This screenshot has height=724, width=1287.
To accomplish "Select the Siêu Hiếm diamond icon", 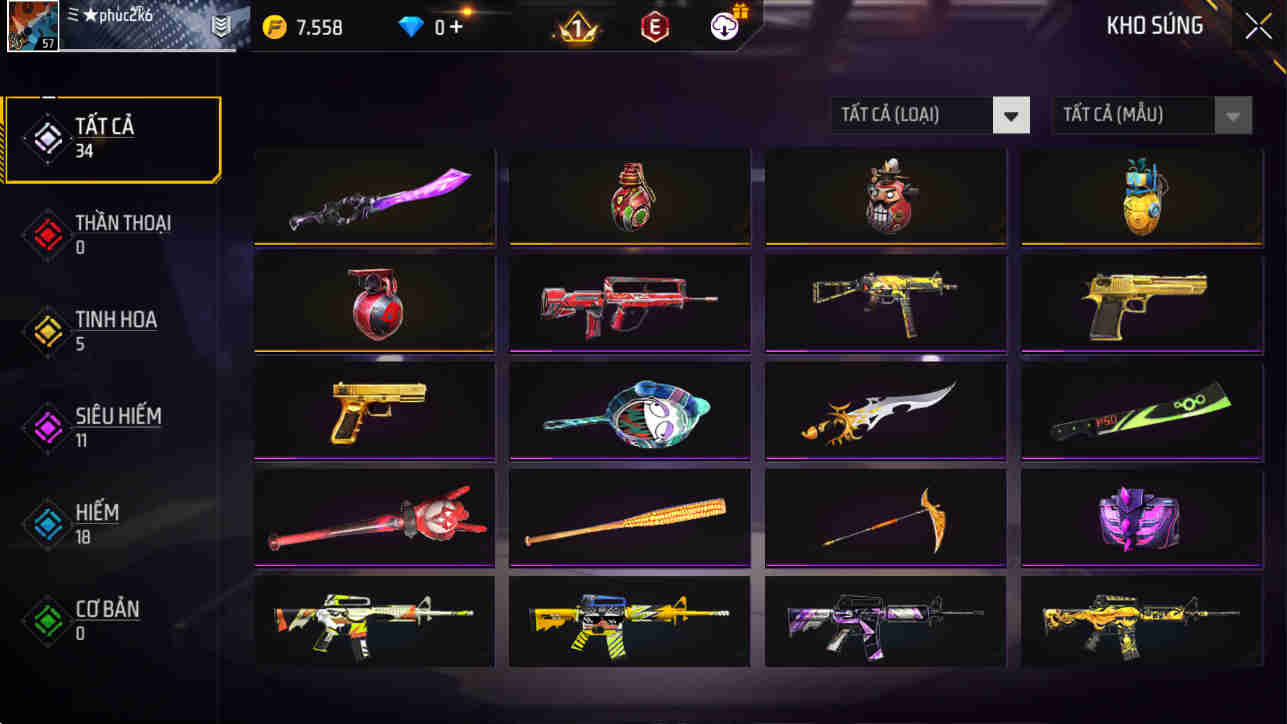I will pyautogui.click(x=47, y=426).
